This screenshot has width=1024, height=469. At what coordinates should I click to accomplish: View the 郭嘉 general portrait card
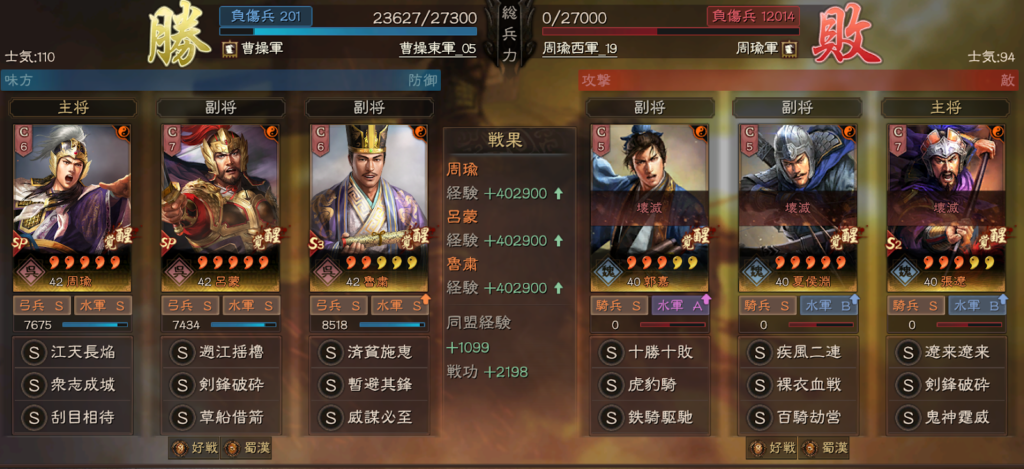pos(650,203)
